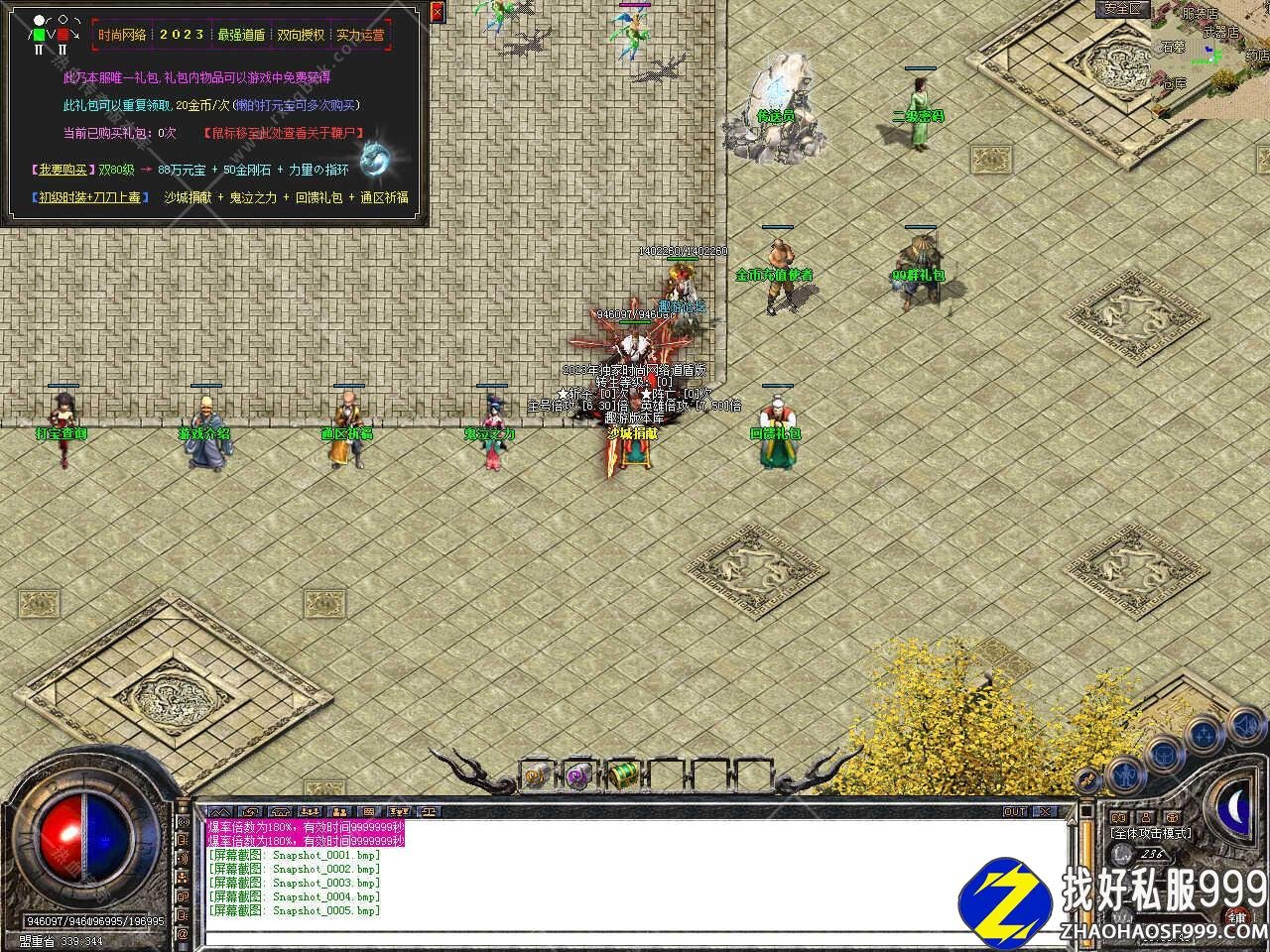Click the X button beside OUT
This screenshot has height=952, width=1270.
point(1044,811)
